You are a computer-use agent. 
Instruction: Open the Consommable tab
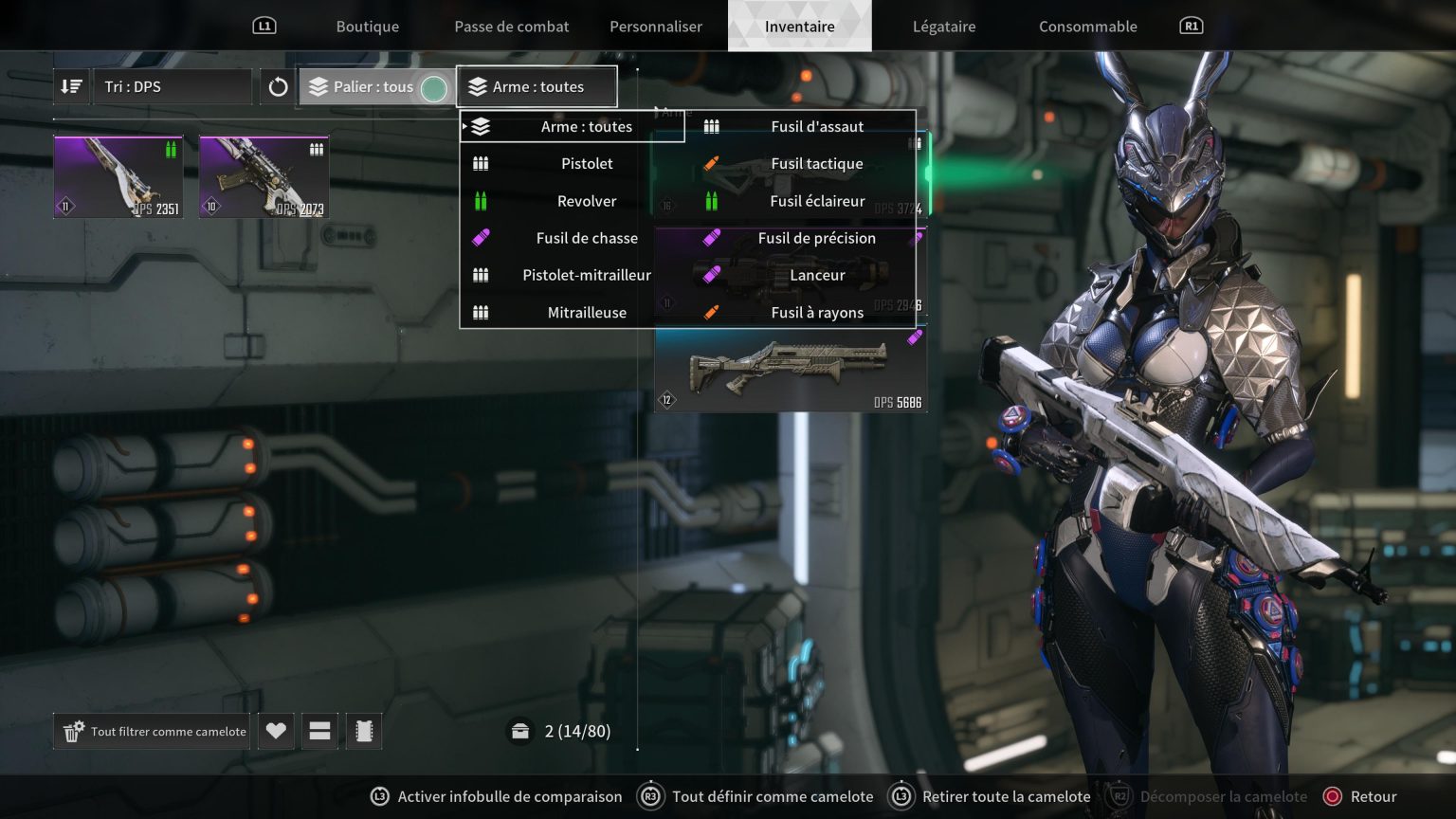pos(1087,27)
